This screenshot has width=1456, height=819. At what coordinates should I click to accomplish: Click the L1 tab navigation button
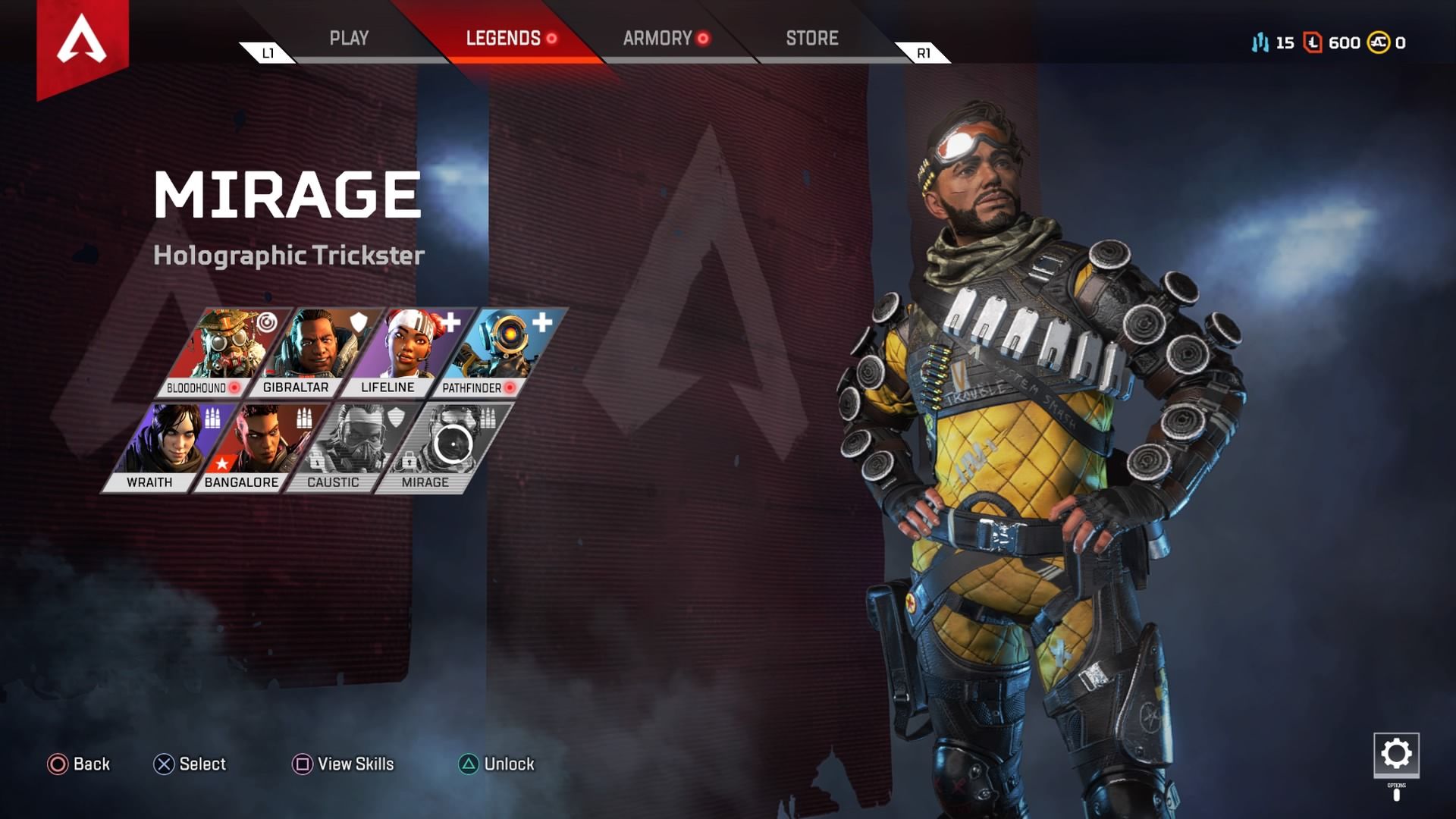266,54
